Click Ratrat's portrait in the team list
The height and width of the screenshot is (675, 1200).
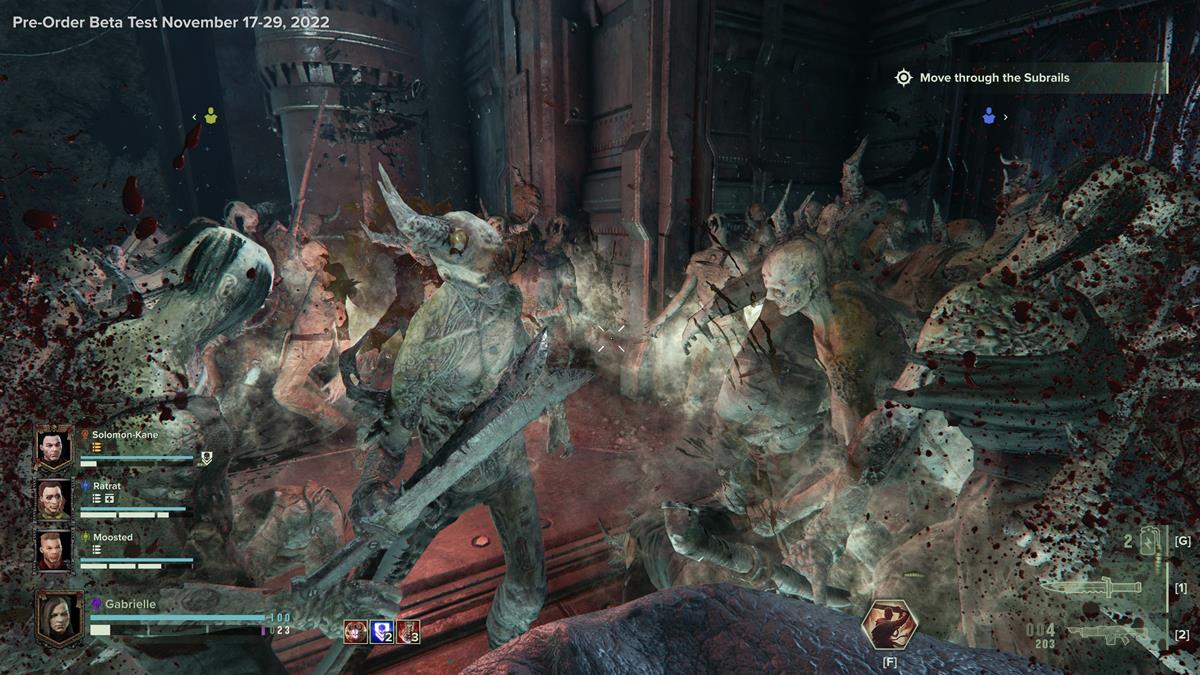point(54,499)
